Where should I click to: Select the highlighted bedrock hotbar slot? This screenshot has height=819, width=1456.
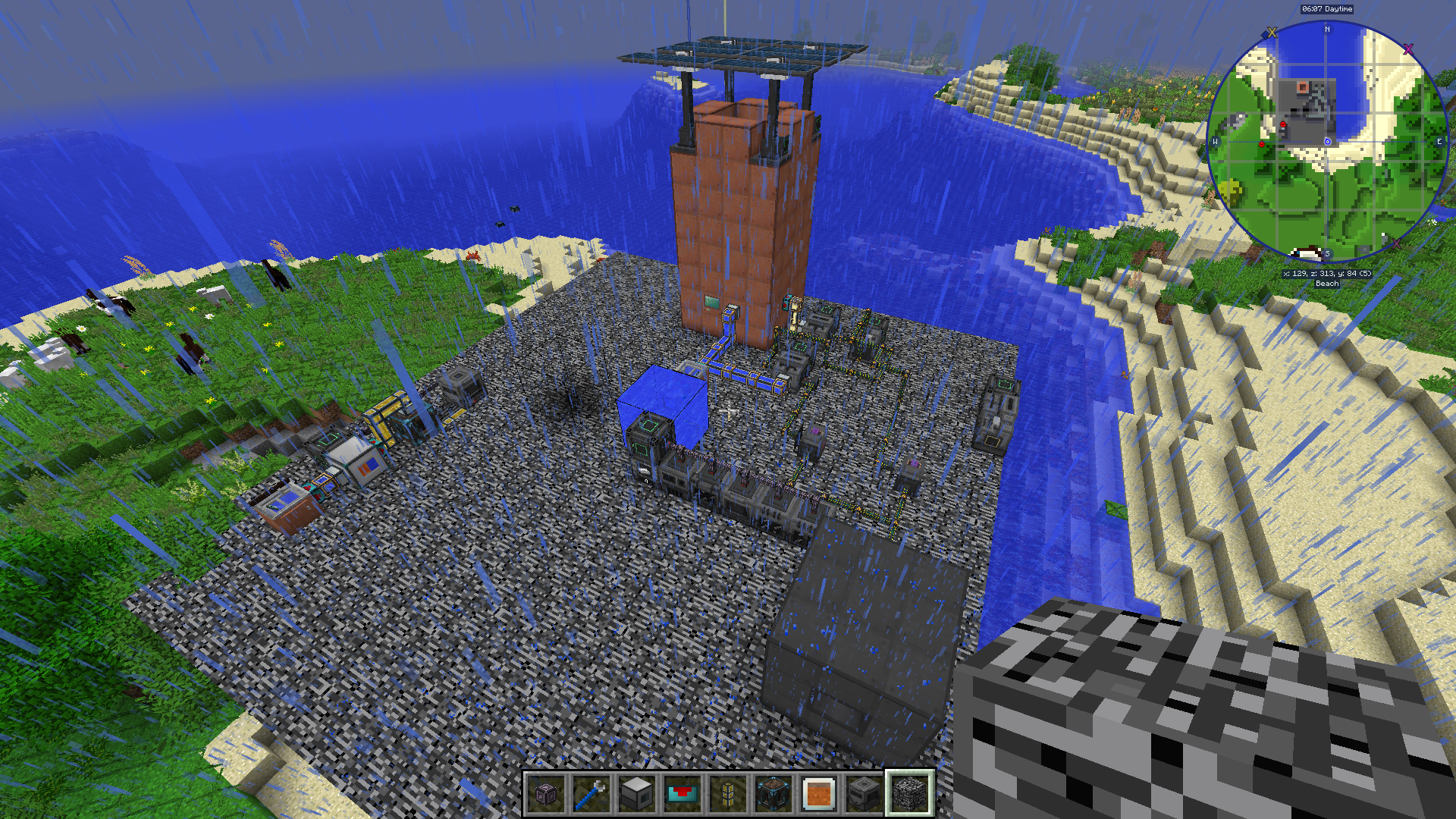pyautogui.click(x=910, y=794)
